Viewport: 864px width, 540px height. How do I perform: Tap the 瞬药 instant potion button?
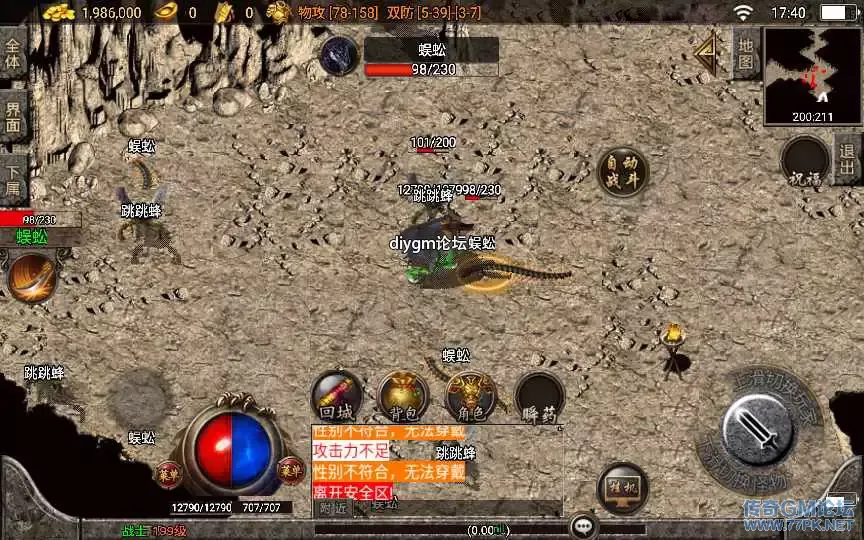(x=538, y=394)
